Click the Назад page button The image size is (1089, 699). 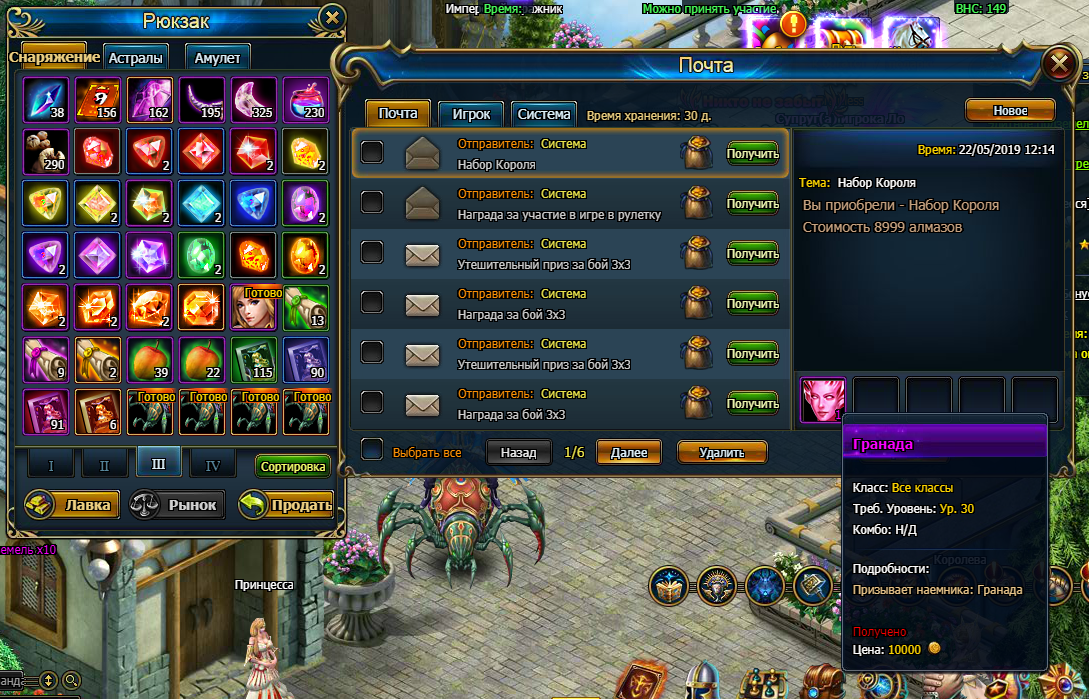[x=519, y=452]
